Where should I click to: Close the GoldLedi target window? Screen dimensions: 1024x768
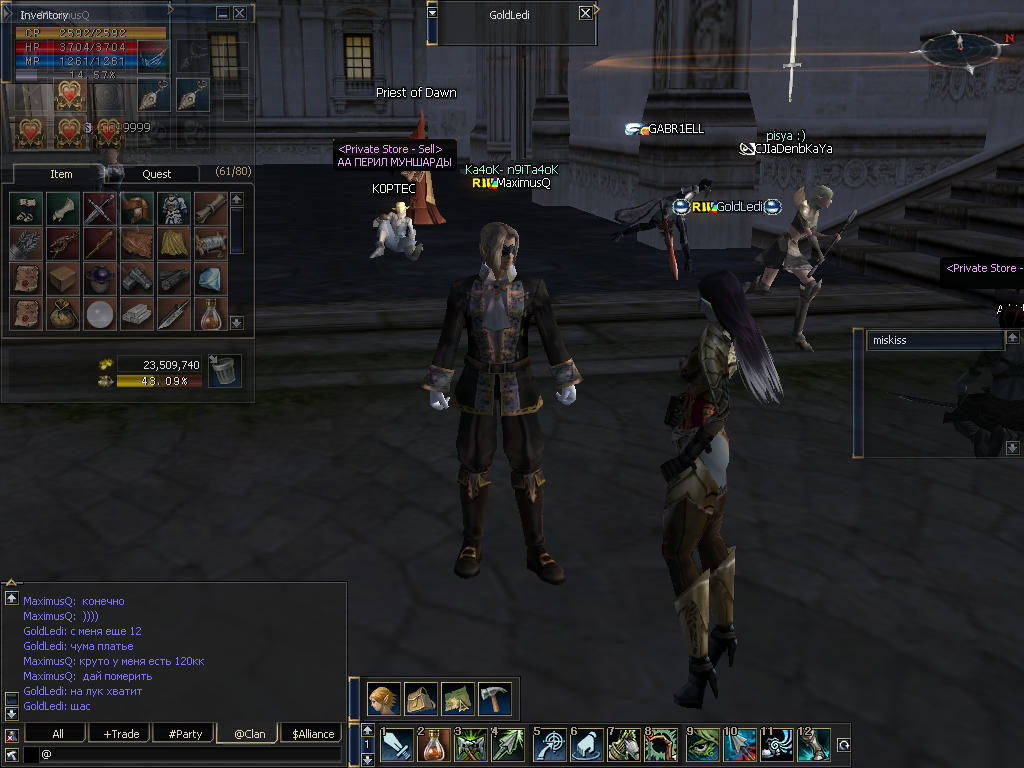point(585,14)
